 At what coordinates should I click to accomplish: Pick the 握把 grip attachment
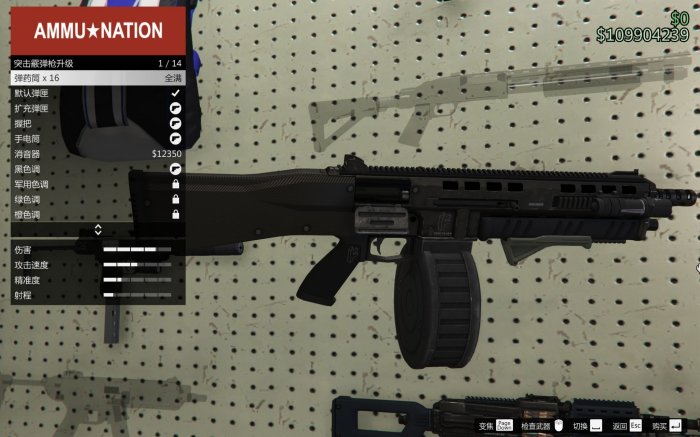click(x=97, y=124)
